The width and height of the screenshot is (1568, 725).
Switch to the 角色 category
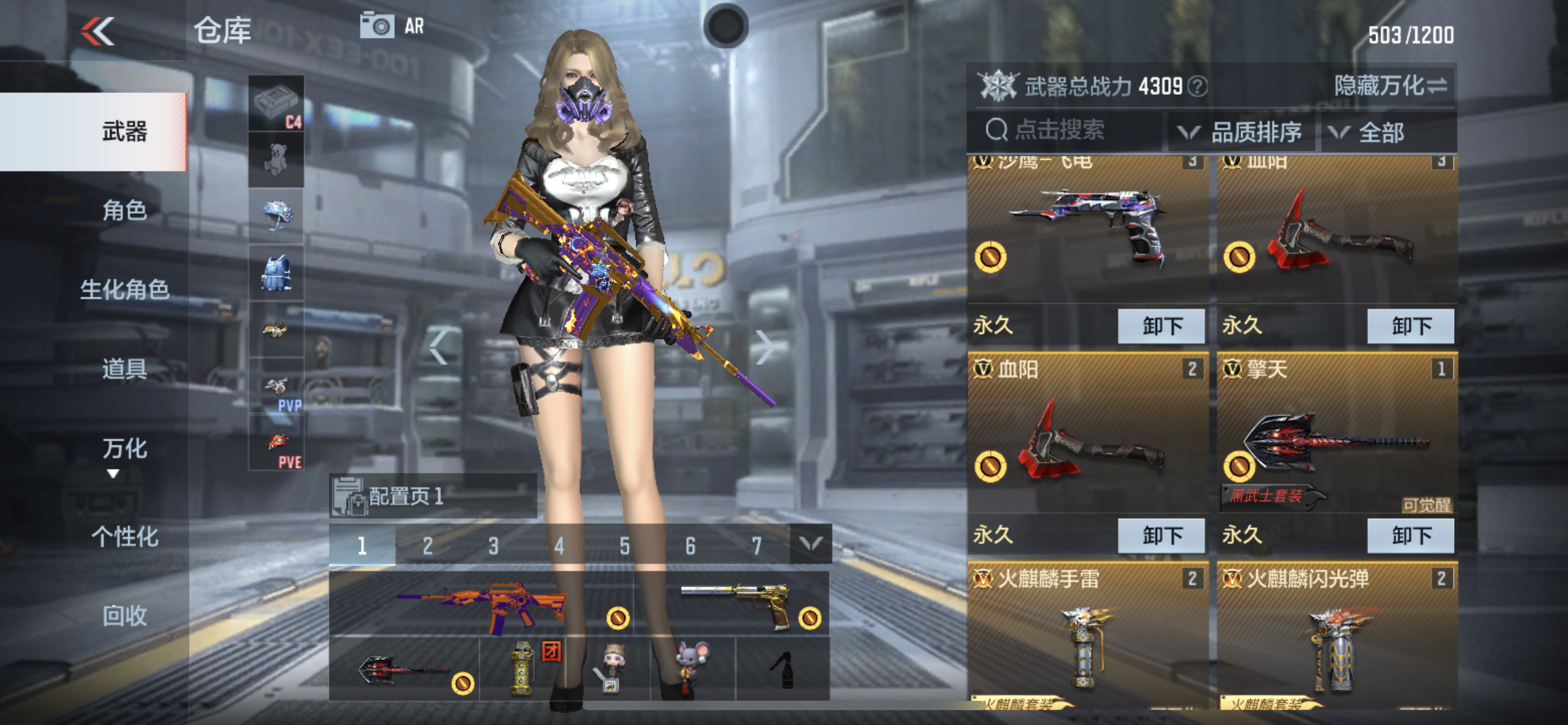point(124,211)
